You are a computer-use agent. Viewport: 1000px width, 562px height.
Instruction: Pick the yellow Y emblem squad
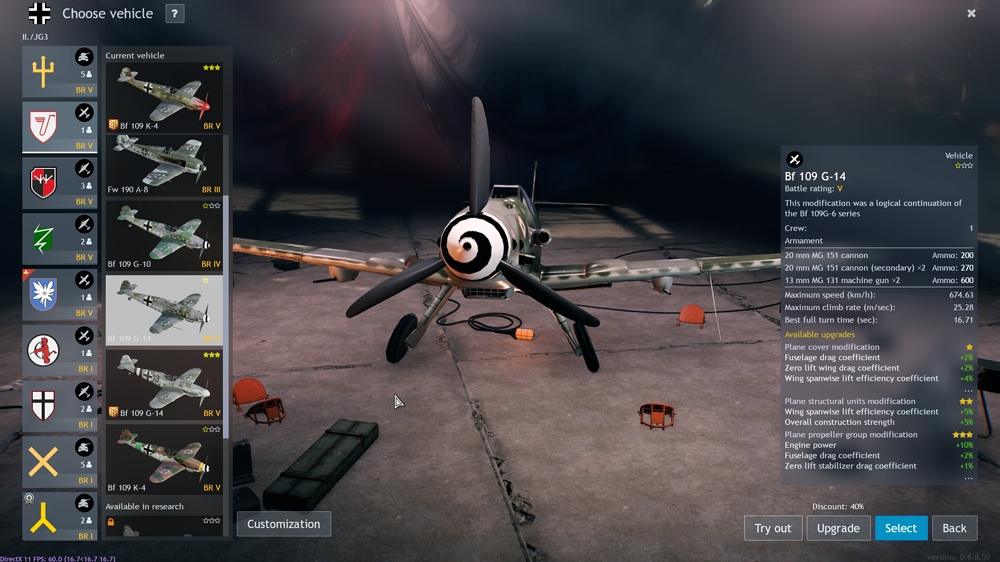(x=60, y=516)
